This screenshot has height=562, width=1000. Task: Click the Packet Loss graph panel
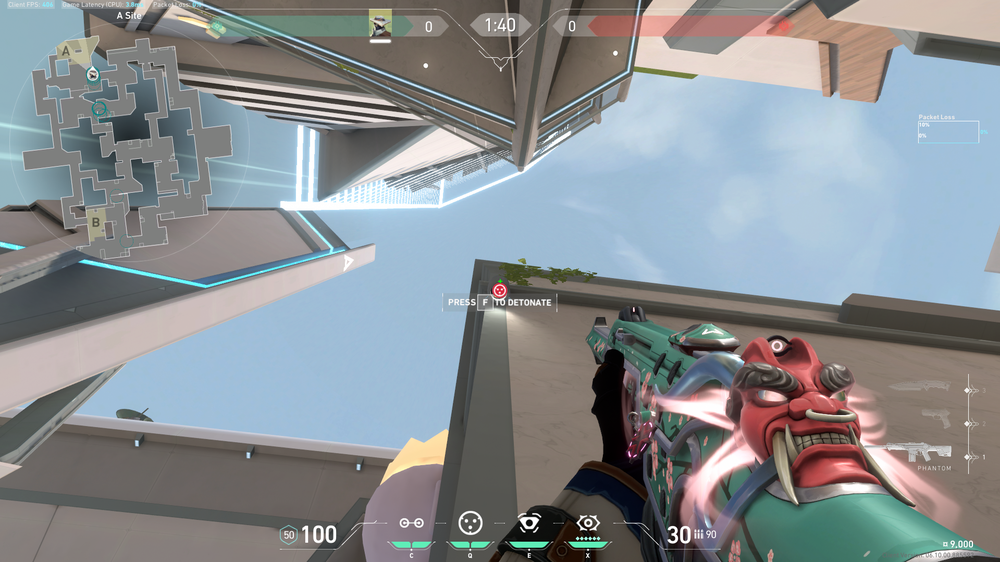948,131
